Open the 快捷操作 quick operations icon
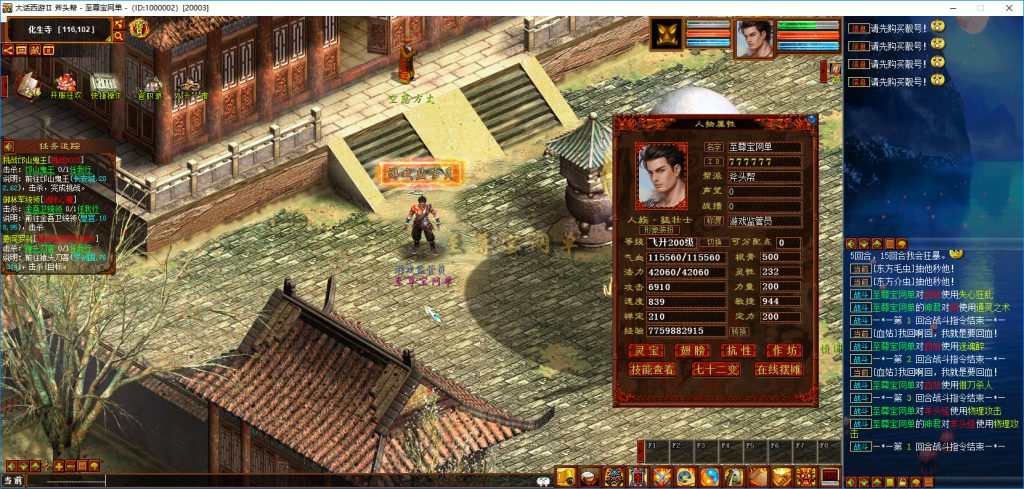 pyautogui.click(x=105, y=84)
